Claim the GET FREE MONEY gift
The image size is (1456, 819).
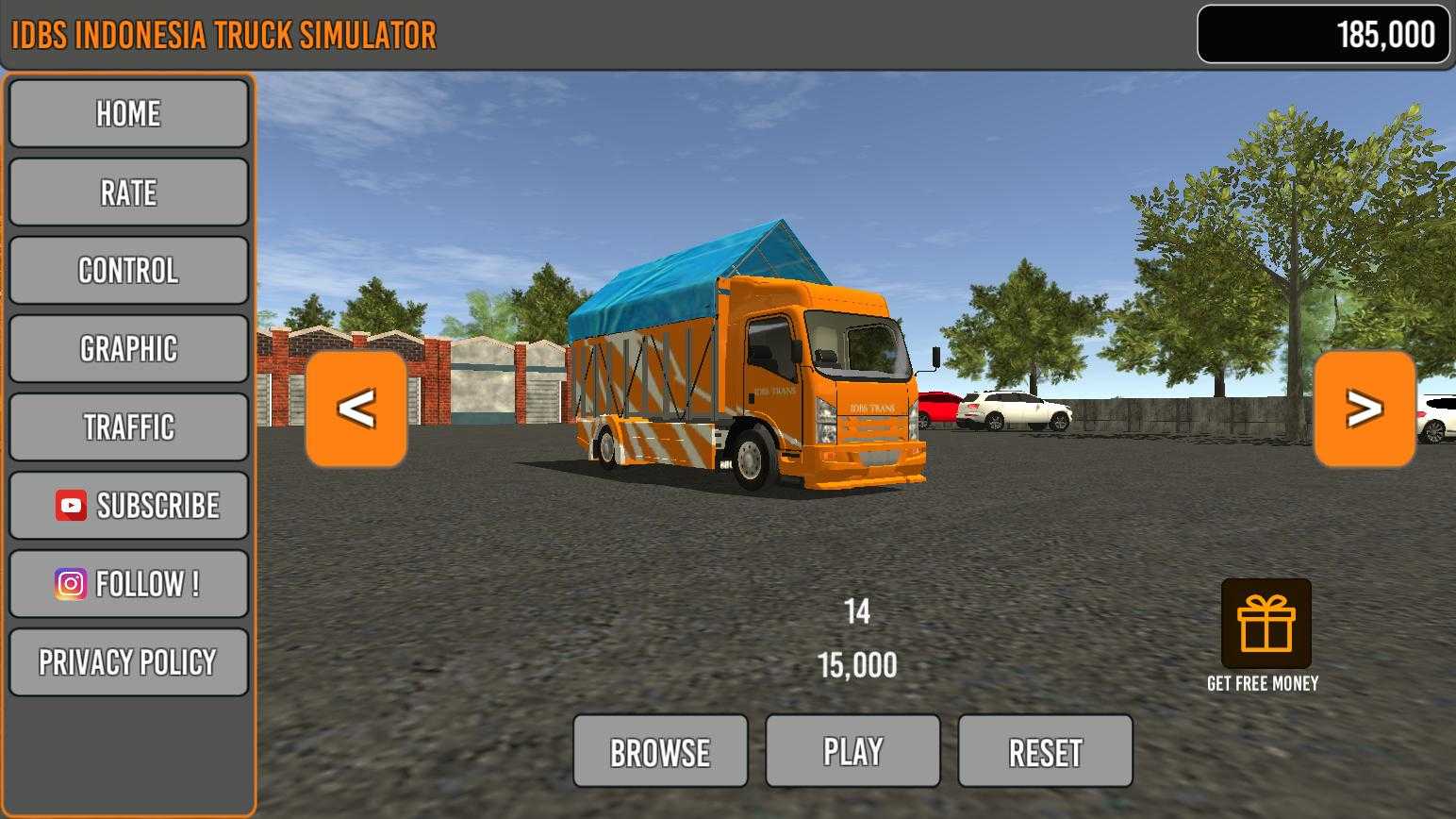click(x=1266, y=625)
